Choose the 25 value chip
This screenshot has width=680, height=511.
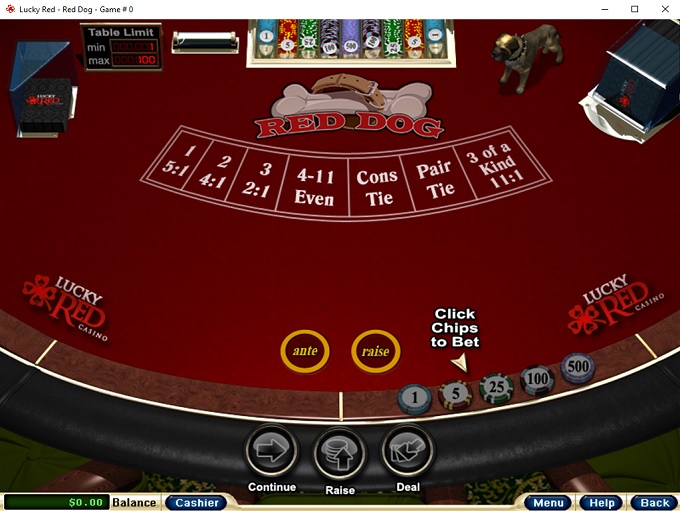[496, 387]
